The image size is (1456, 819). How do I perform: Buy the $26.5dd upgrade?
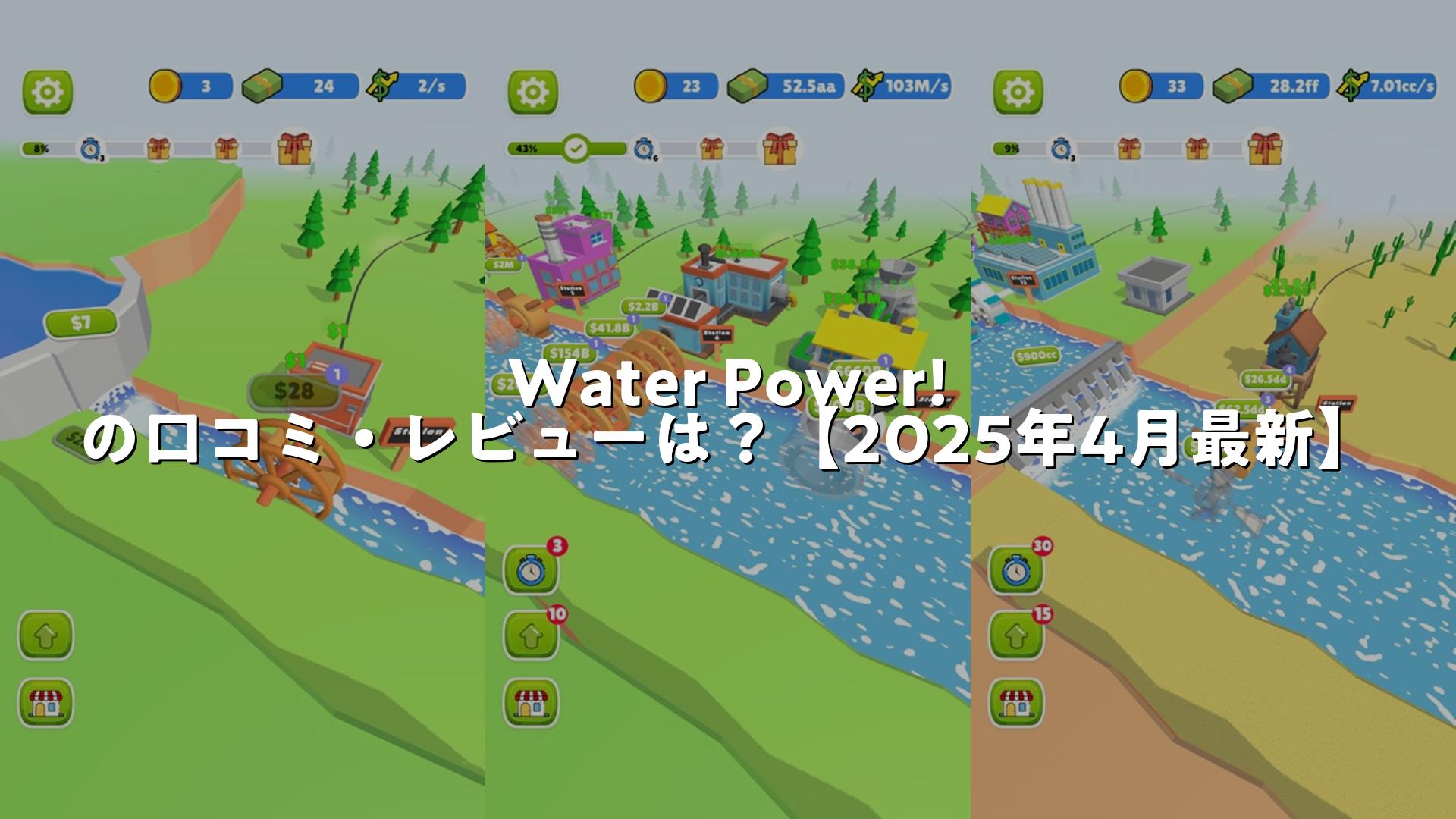1265,379
